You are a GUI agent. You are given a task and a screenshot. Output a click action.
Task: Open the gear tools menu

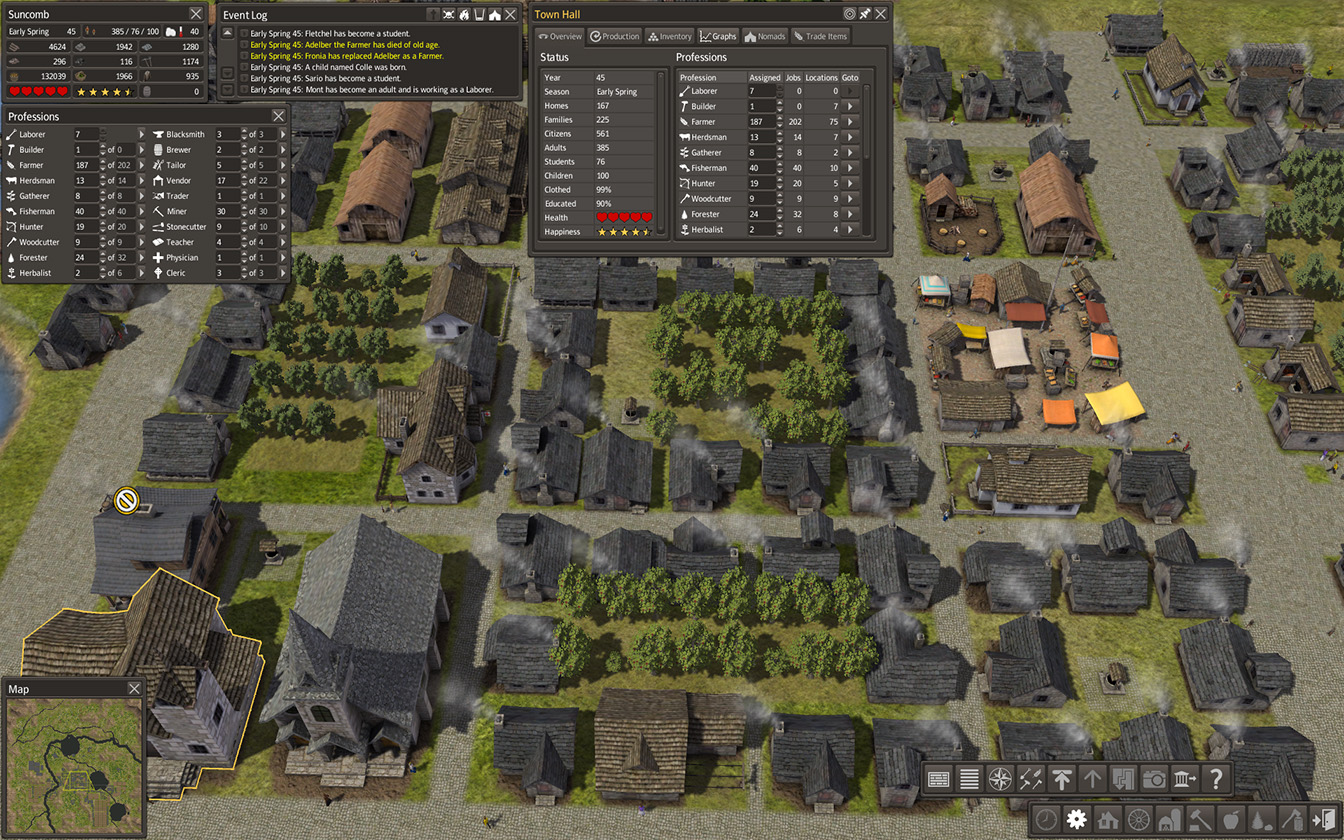pos(1076,819)
